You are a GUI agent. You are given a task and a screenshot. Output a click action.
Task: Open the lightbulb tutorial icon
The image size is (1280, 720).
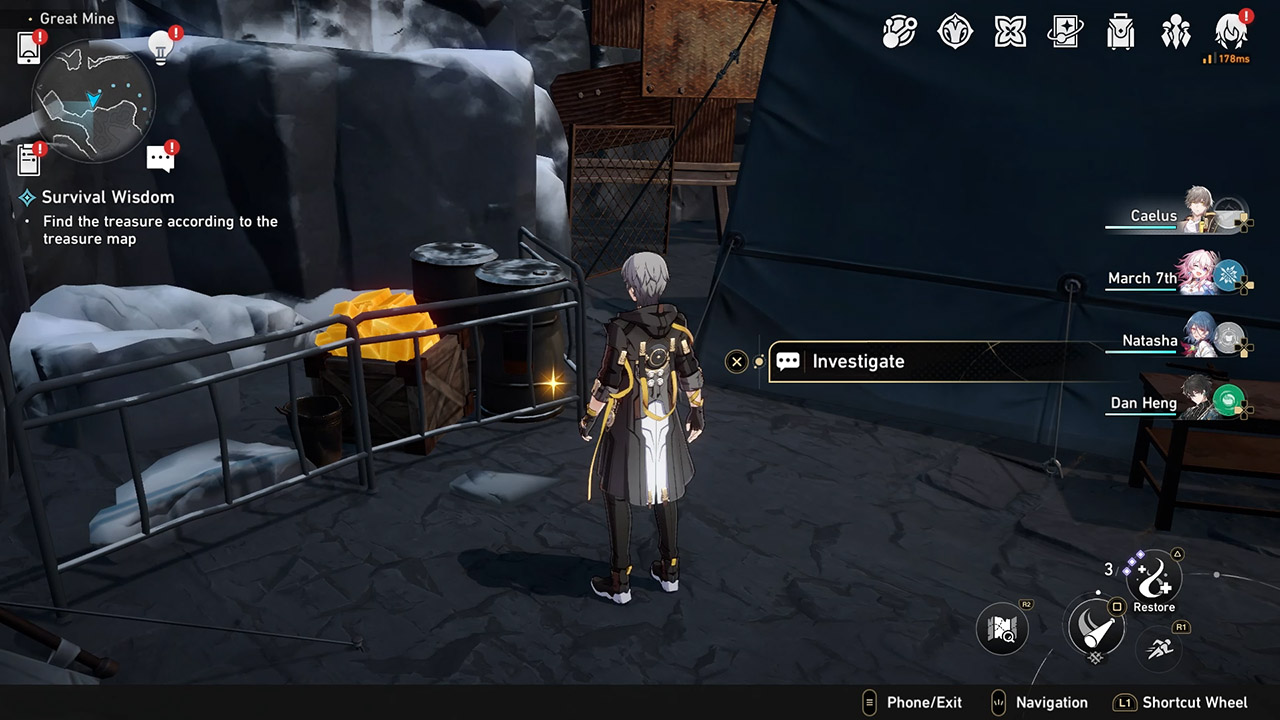pos(161,46)
